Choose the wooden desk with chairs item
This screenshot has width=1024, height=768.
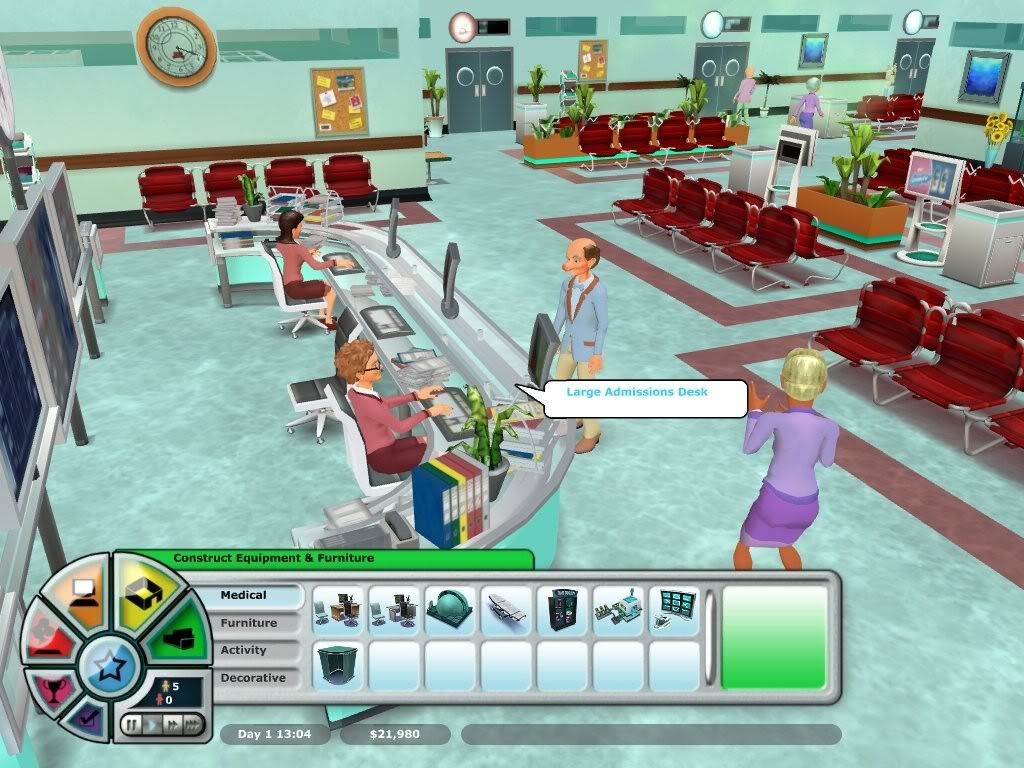click(x=338, y=611)
